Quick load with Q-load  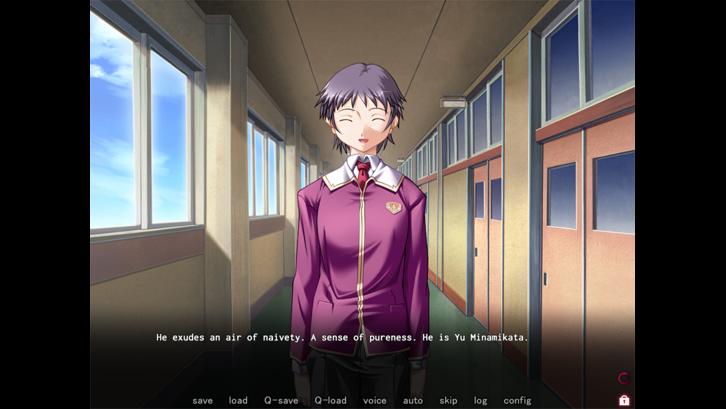(330, 400)
